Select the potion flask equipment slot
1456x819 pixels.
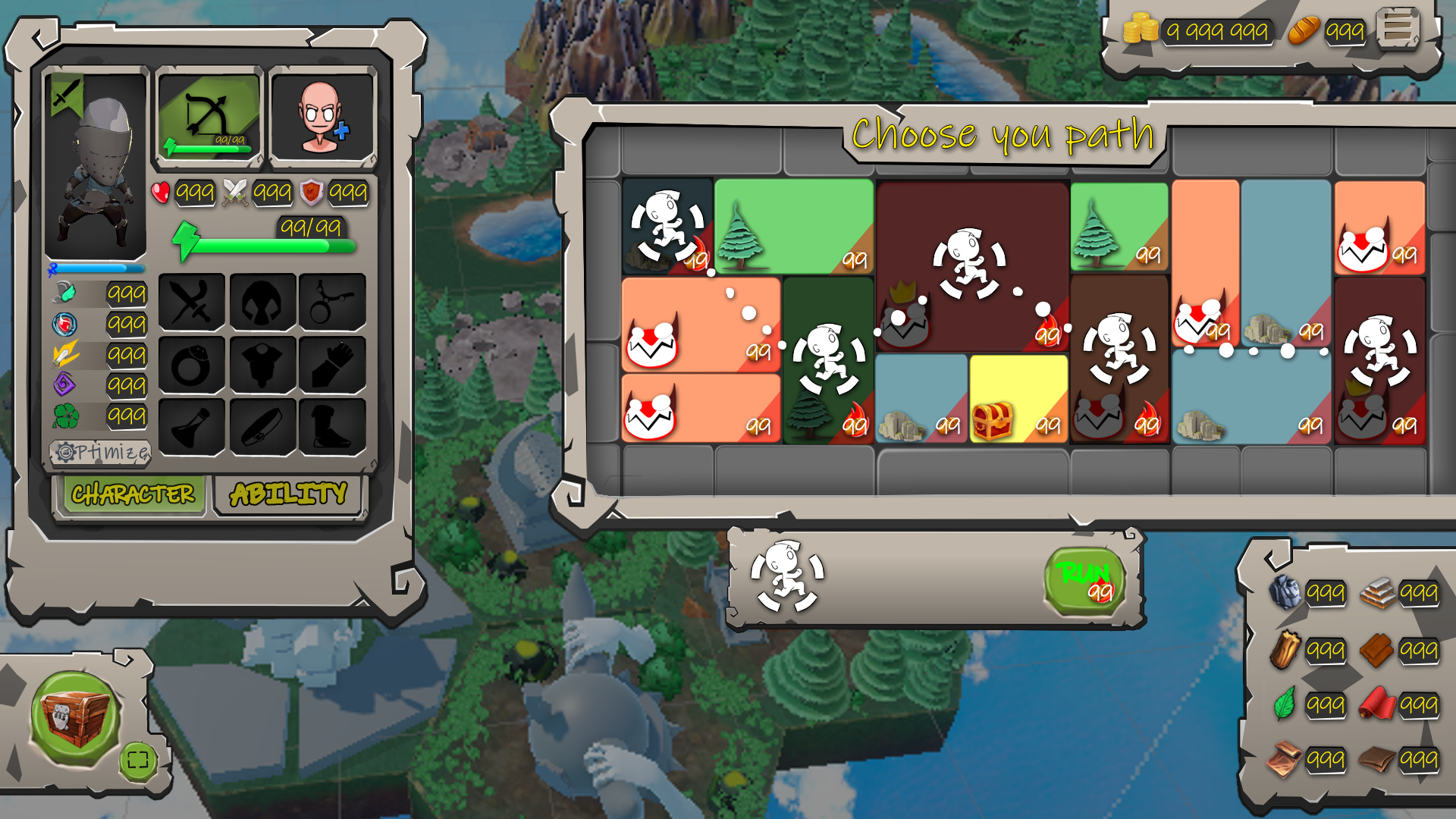click(192, 428)
